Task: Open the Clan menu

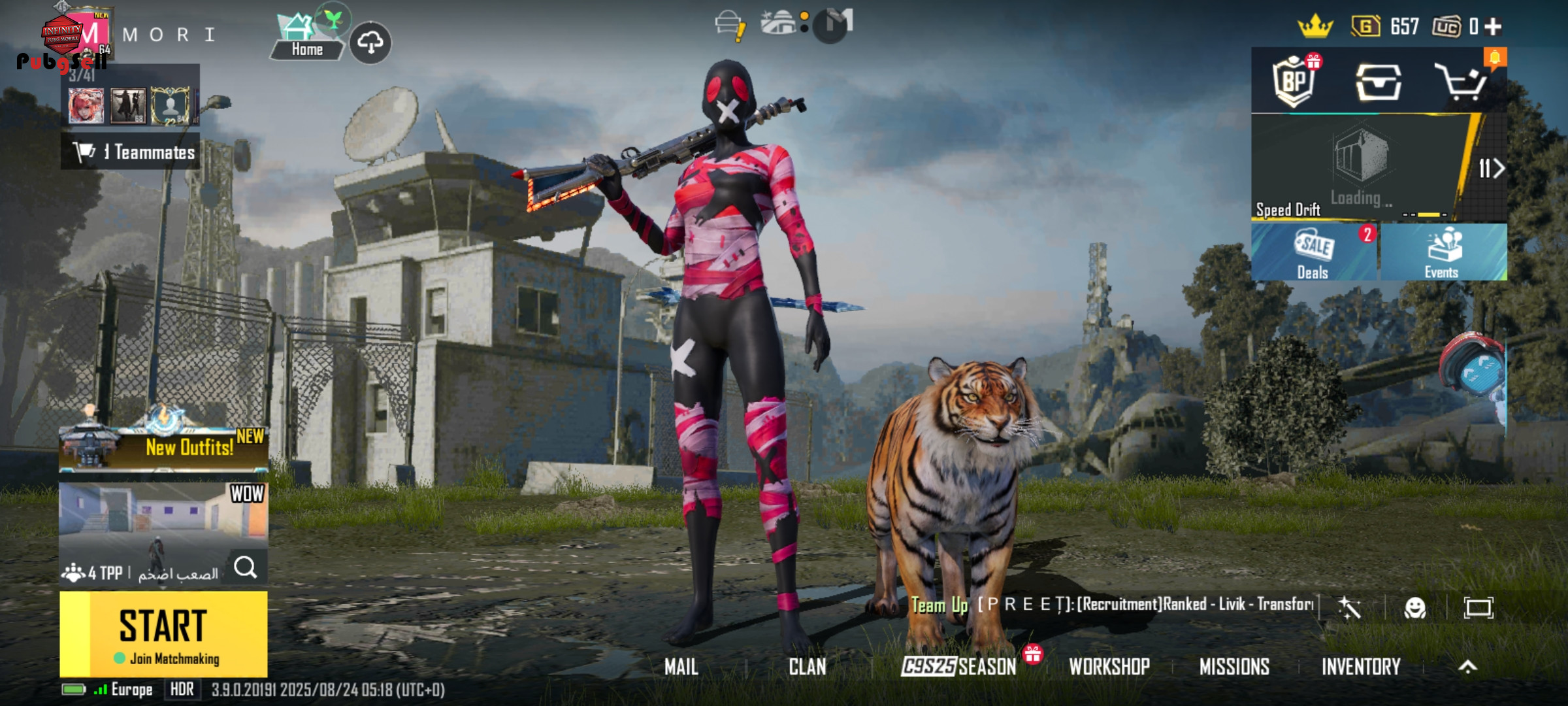Action: (807, 667)
